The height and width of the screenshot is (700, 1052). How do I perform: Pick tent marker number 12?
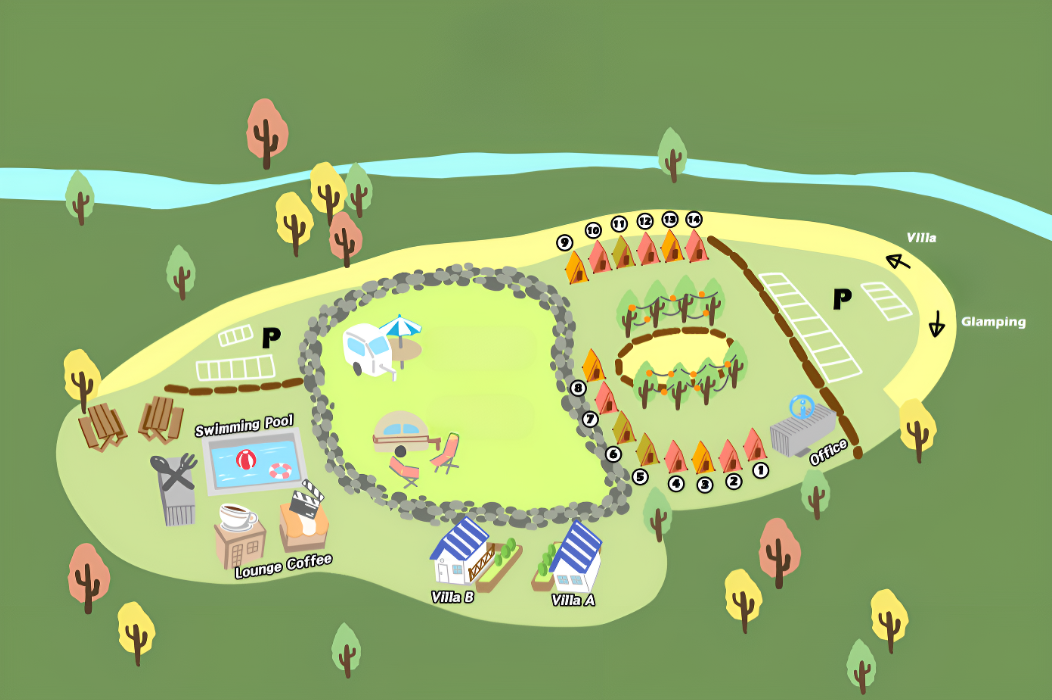(x=645, y=221)
